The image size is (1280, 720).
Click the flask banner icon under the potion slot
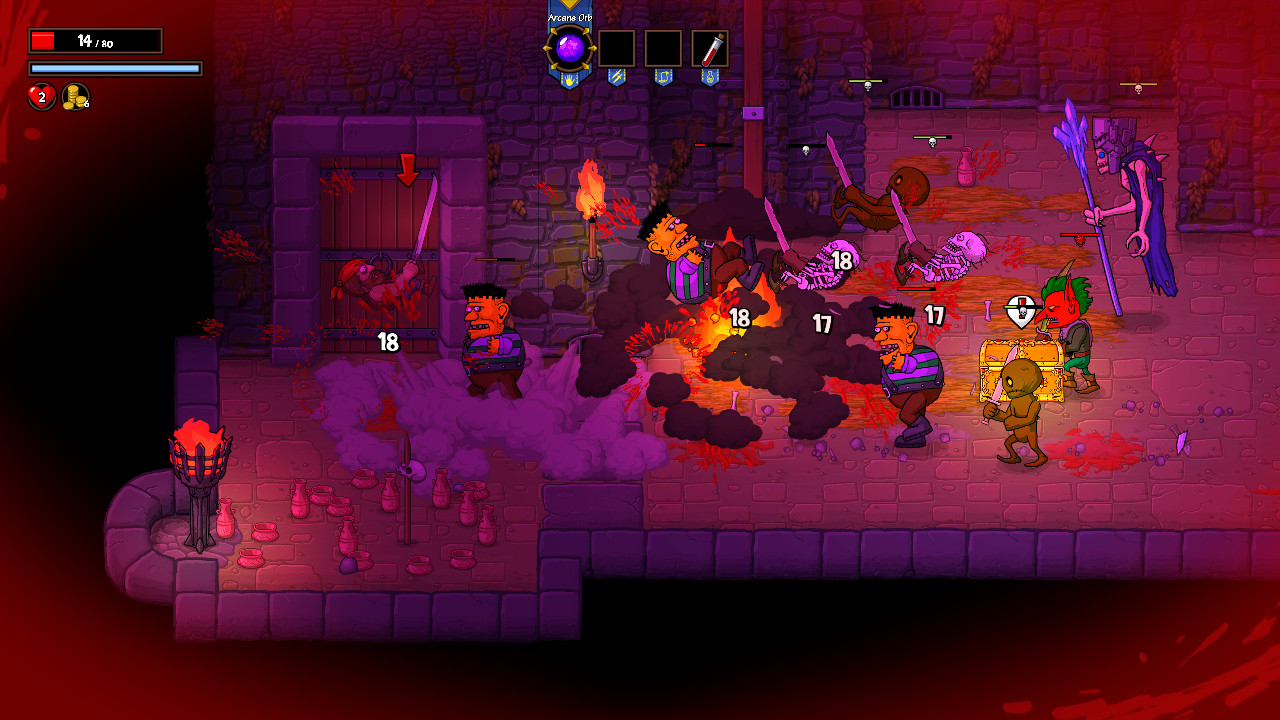(x=710, y=78)
